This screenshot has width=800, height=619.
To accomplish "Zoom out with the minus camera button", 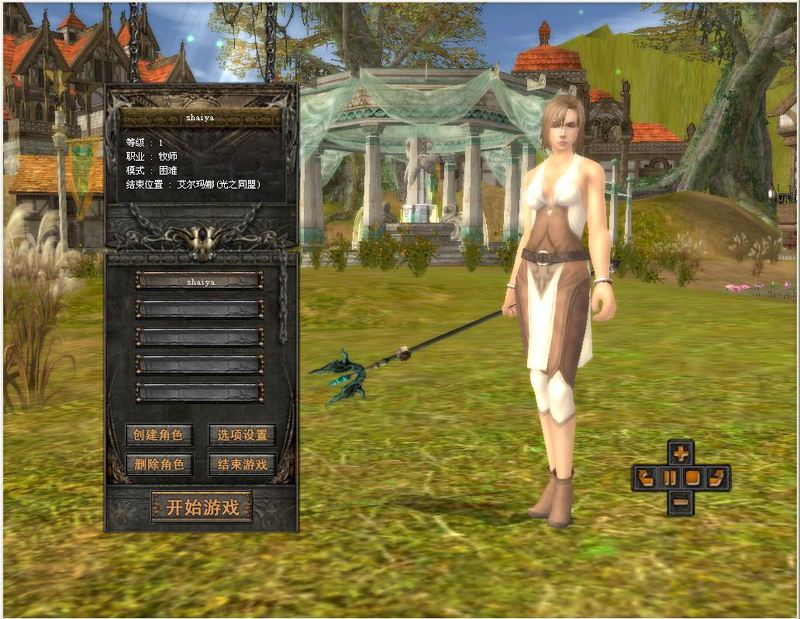I will [681, 501].
